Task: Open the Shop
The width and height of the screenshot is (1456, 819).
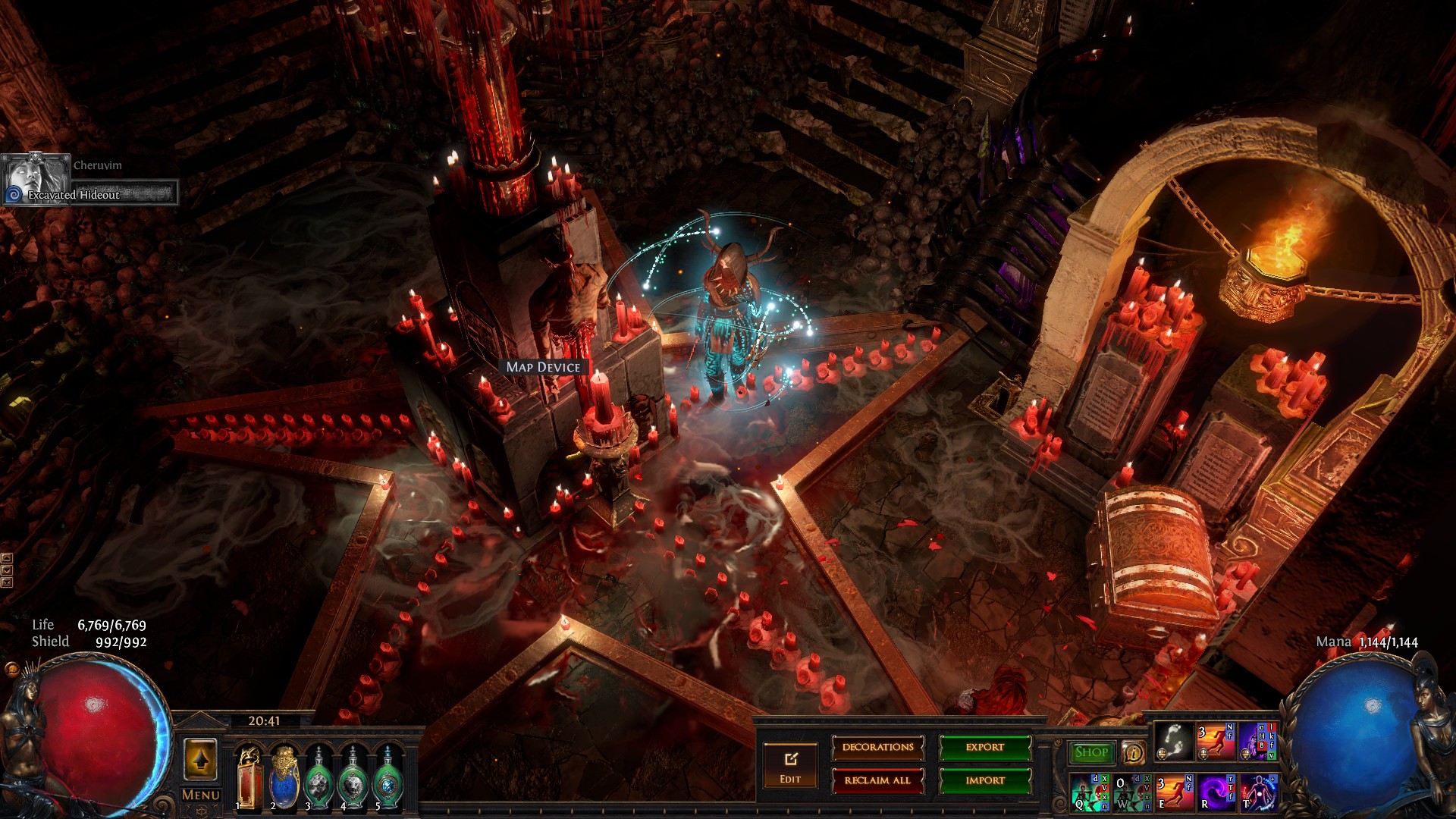Action: point(1091,752)
